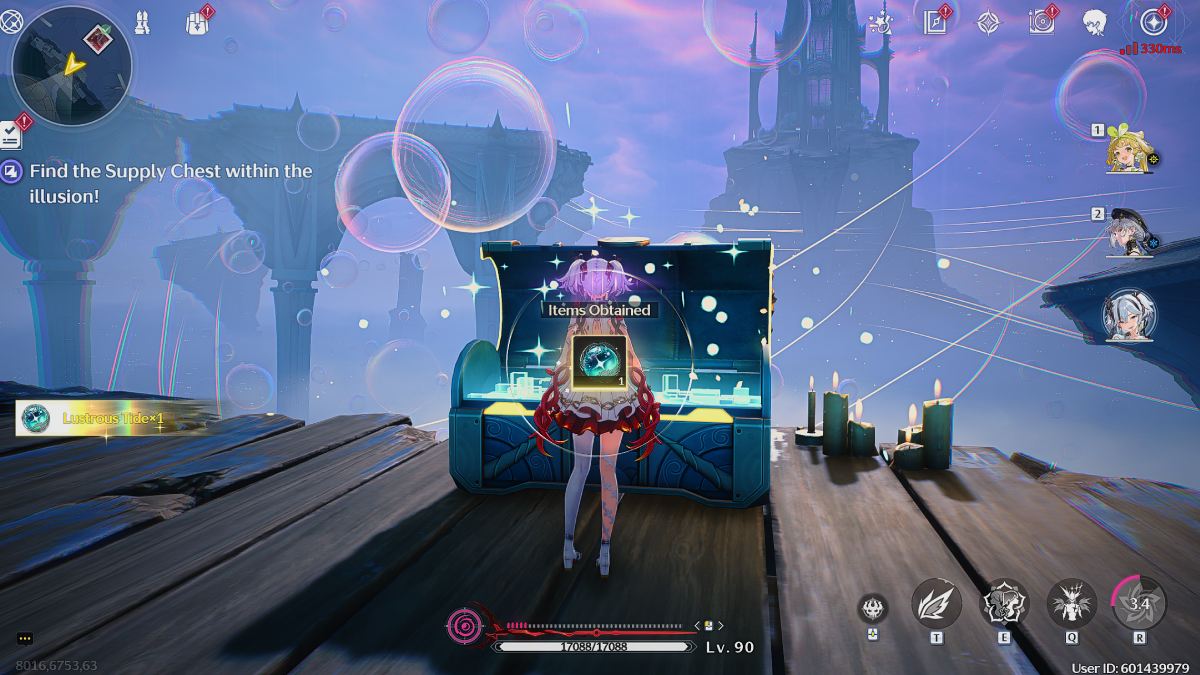
Task: Activate the feather-wing skill labeled T
Action: tap(936, 605)
